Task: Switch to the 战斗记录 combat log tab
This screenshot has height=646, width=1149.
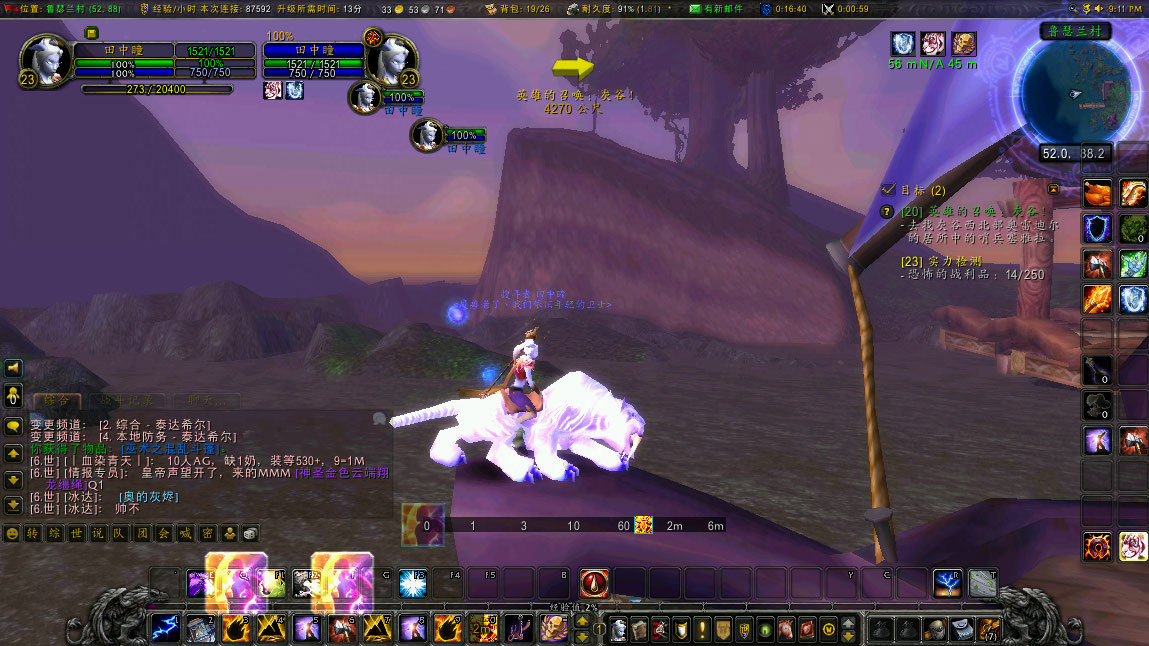Action: click(x=128, y=401)
